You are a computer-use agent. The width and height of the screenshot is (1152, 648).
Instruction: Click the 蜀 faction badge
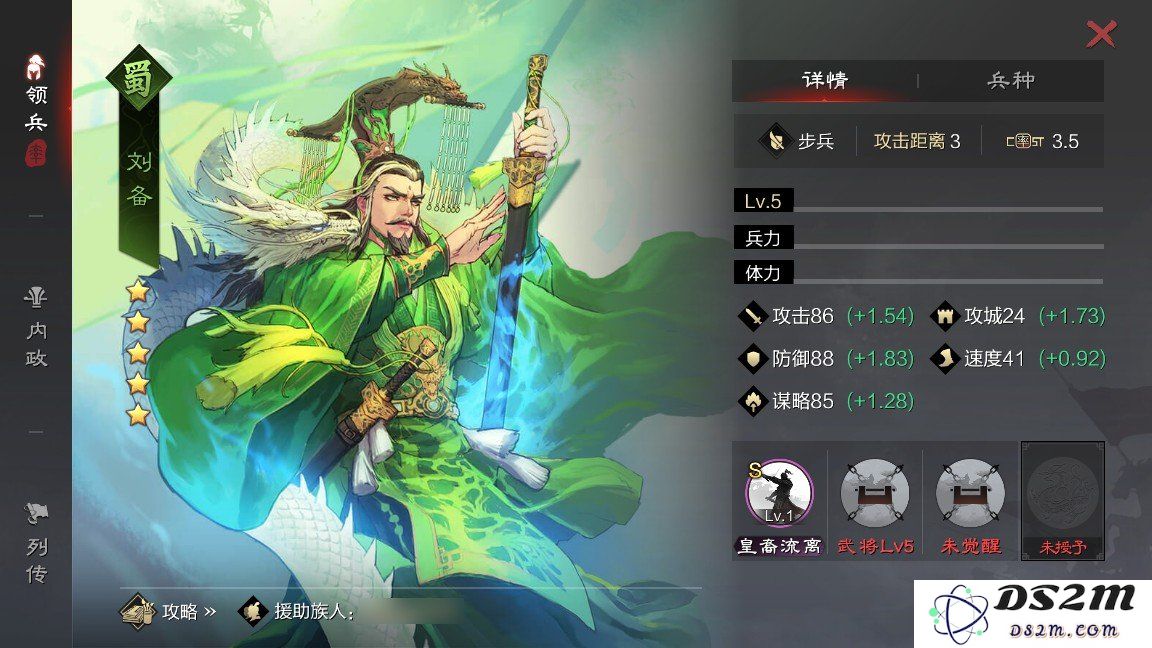[x=139, y=82]
